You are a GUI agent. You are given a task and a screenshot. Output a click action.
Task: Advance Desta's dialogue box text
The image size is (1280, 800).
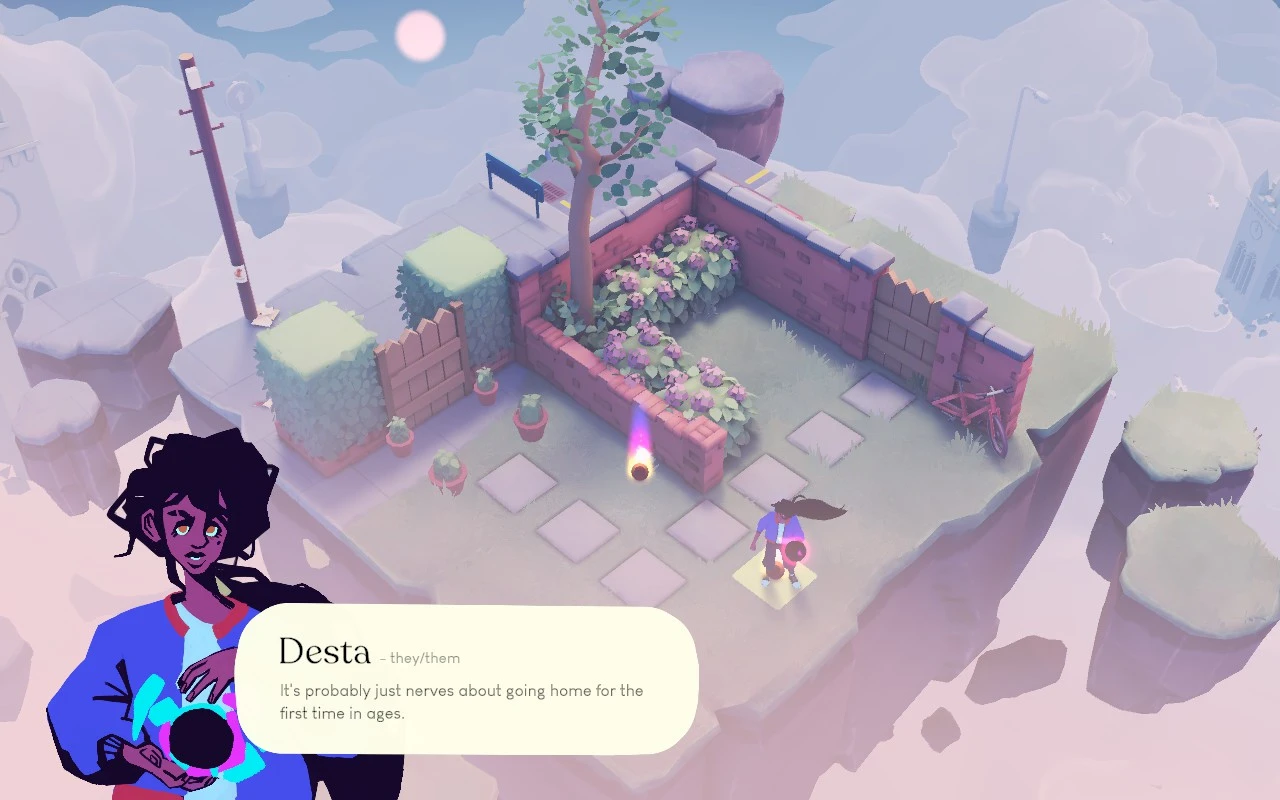click(x=466, y=680)
